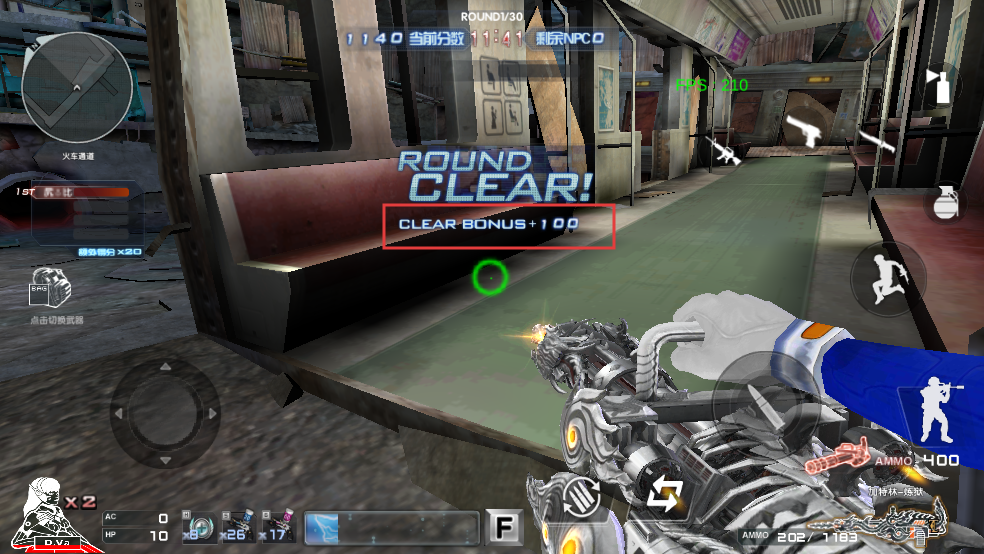
Task: Tap the square F button
Action: pyautogui.click(x=505, y=527)
